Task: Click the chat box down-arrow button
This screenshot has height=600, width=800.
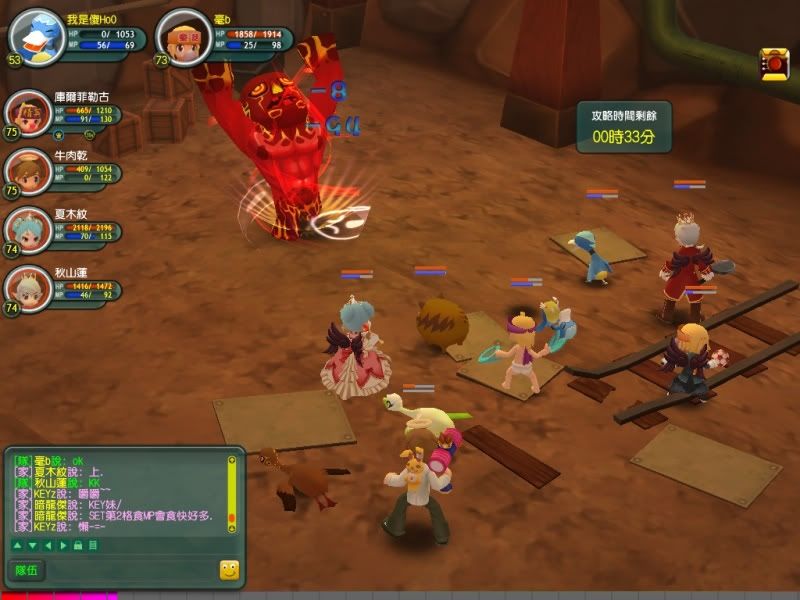Action: coord(32,545)
